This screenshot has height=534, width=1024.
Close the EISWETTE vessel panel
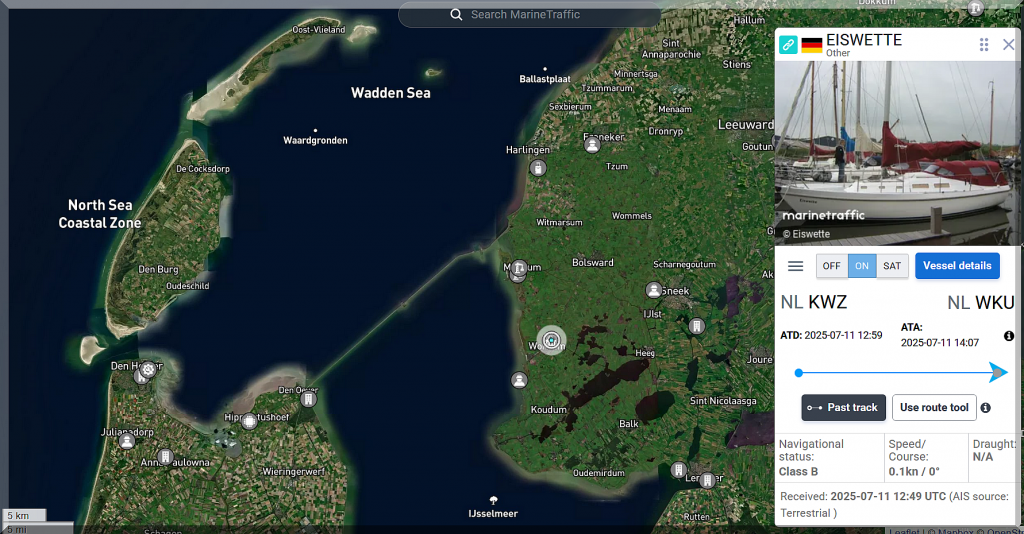pos(1008,44)
